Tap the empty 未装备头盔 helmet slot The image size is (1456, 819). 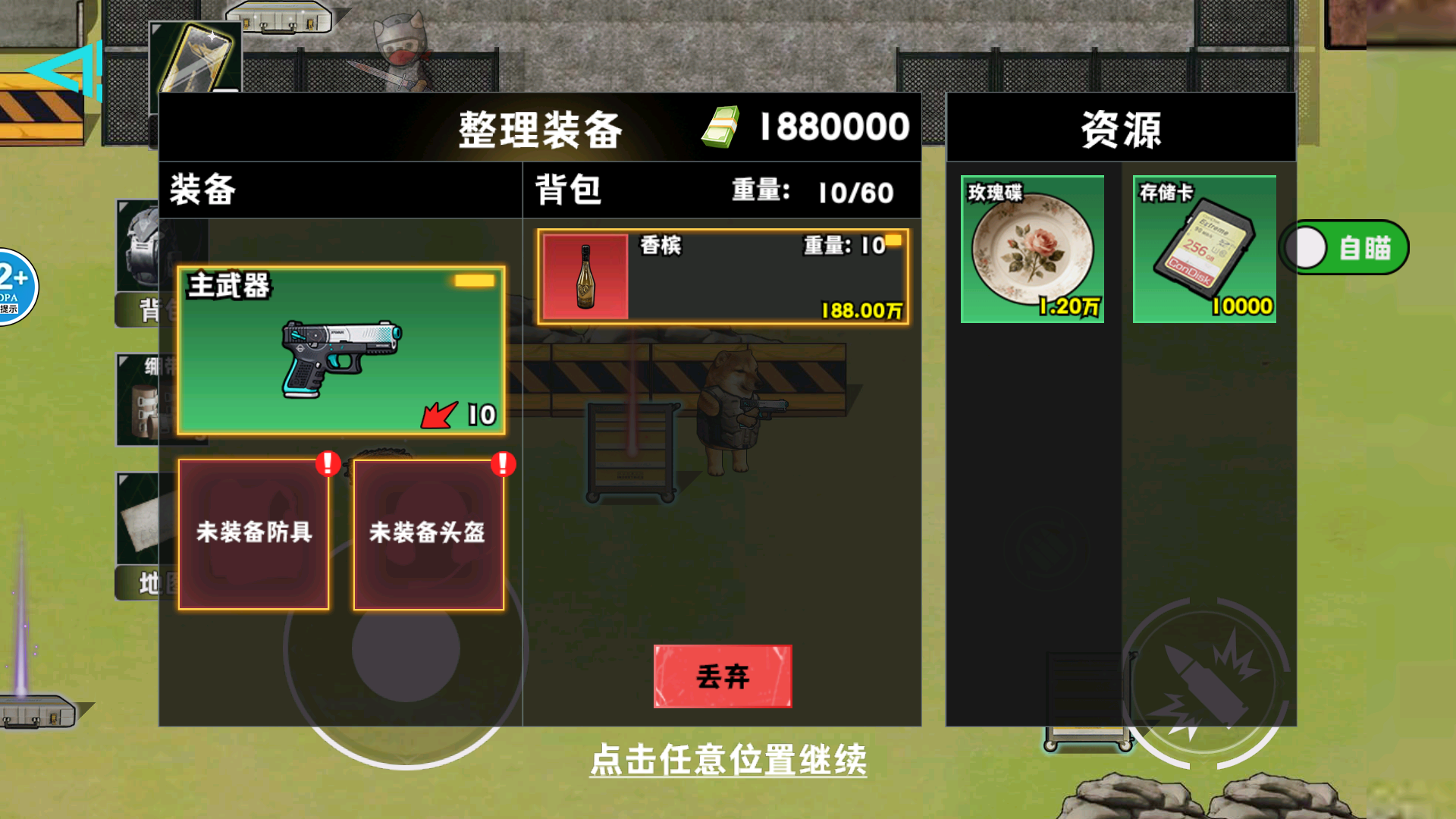pyautogui.click(x=428, y=532)
